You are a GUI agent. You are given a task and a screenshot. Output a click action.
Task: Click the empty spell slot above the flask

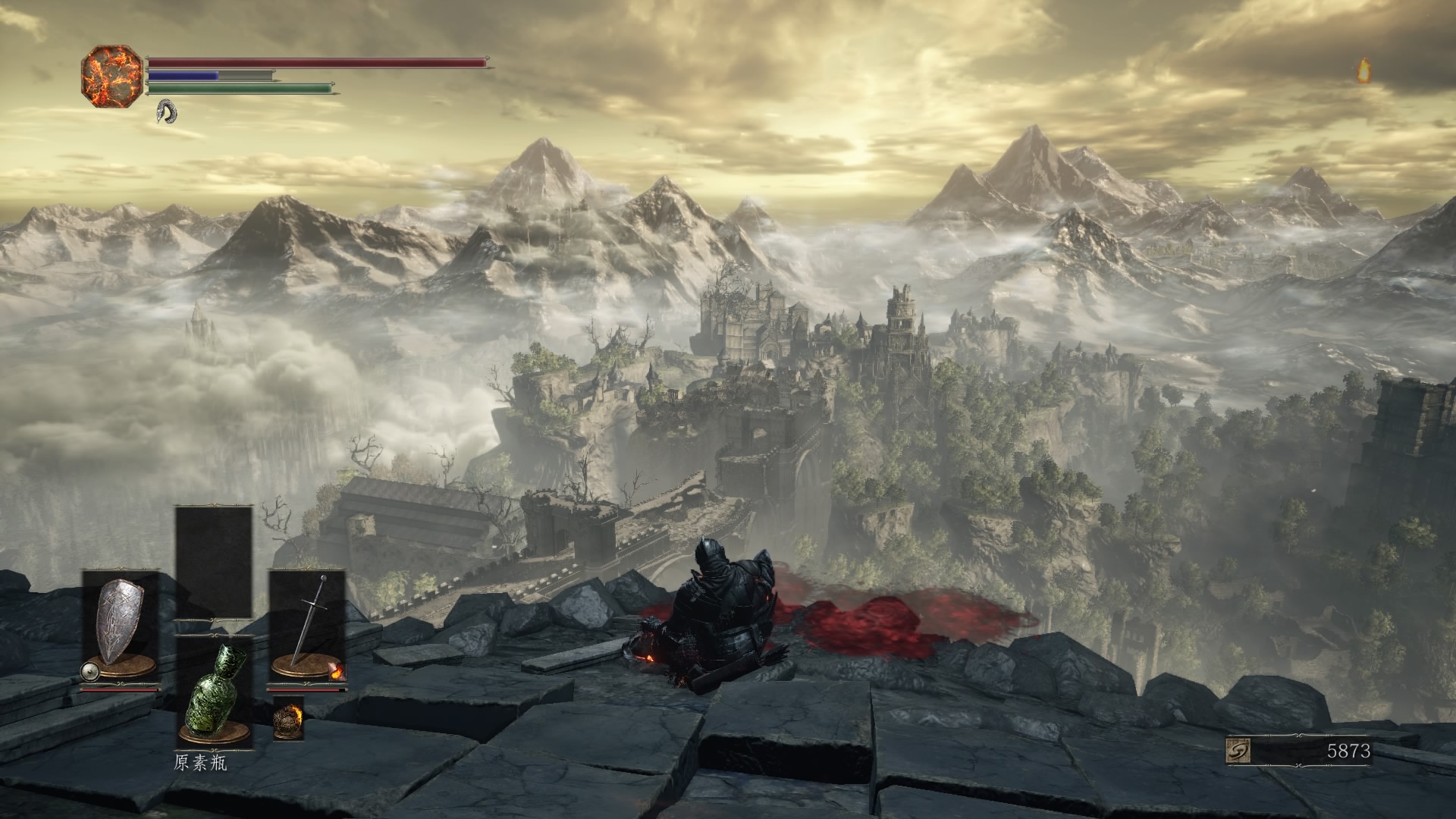pyautogui.click(x=214, y=562)
